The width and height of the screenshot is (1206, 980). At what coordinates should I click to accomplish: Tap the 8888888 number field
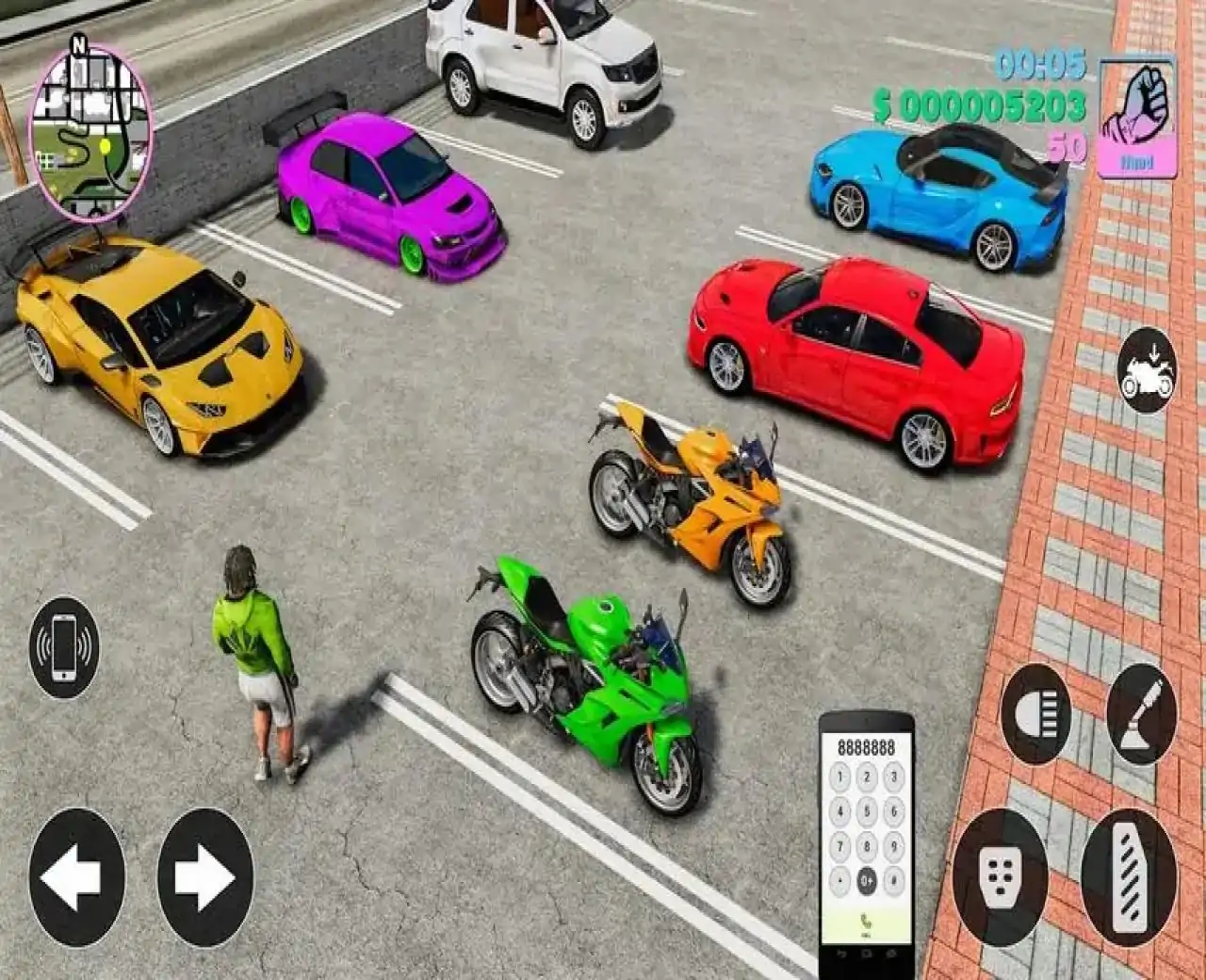tap(867, 747)
